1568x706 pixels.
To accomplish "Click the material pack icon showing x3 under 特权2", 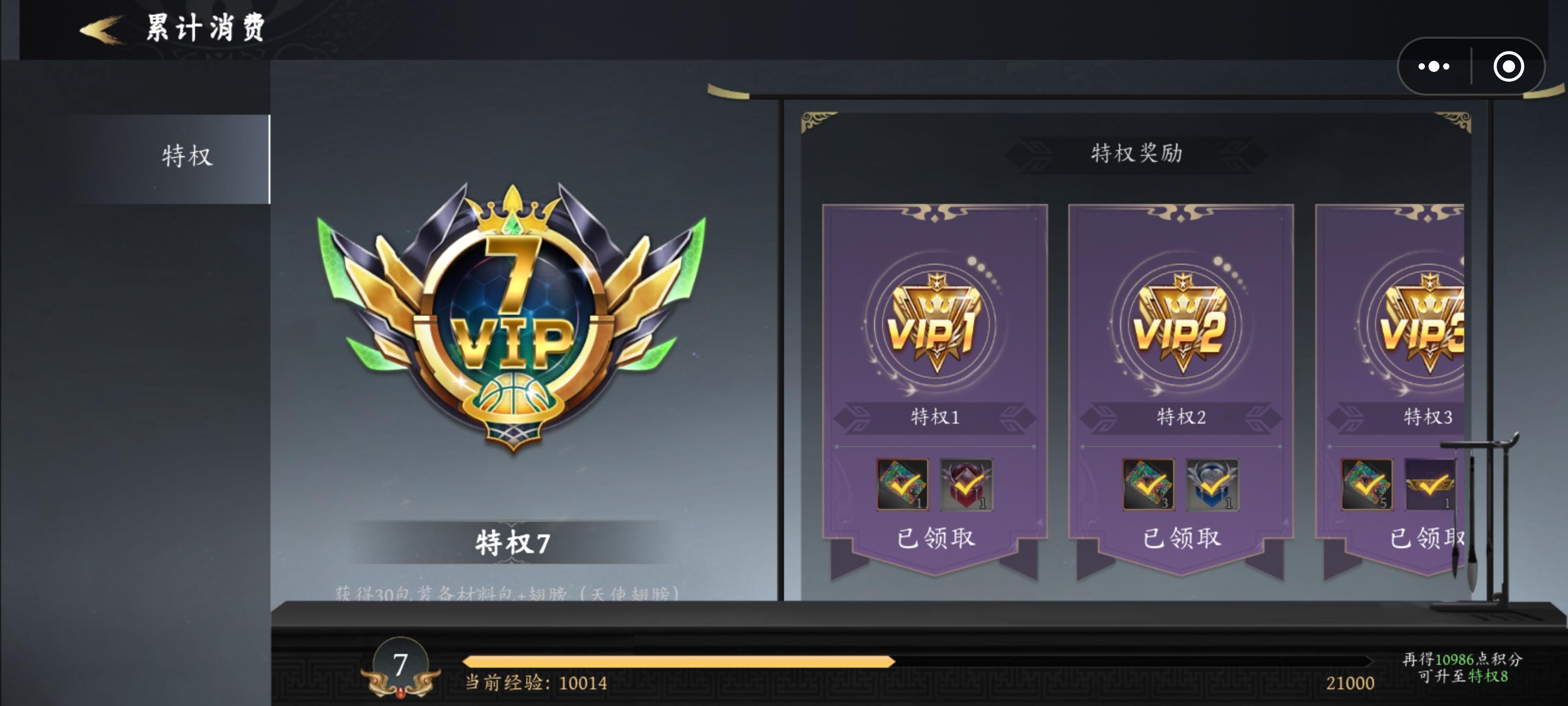I will pos(1148,486).
